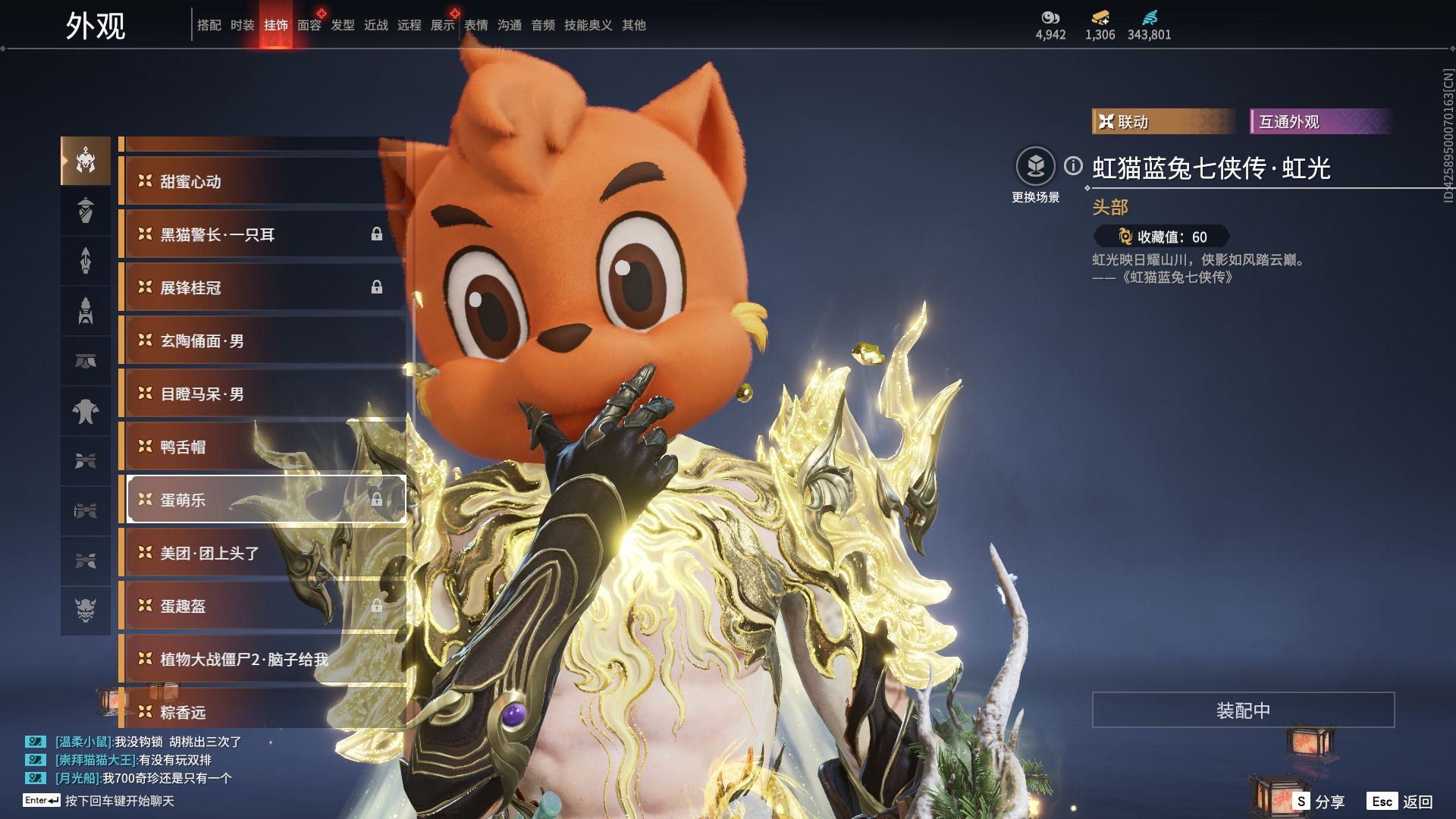Open the item info icon
Viewport: 1456px width, 819px height.
point(1073,165)
